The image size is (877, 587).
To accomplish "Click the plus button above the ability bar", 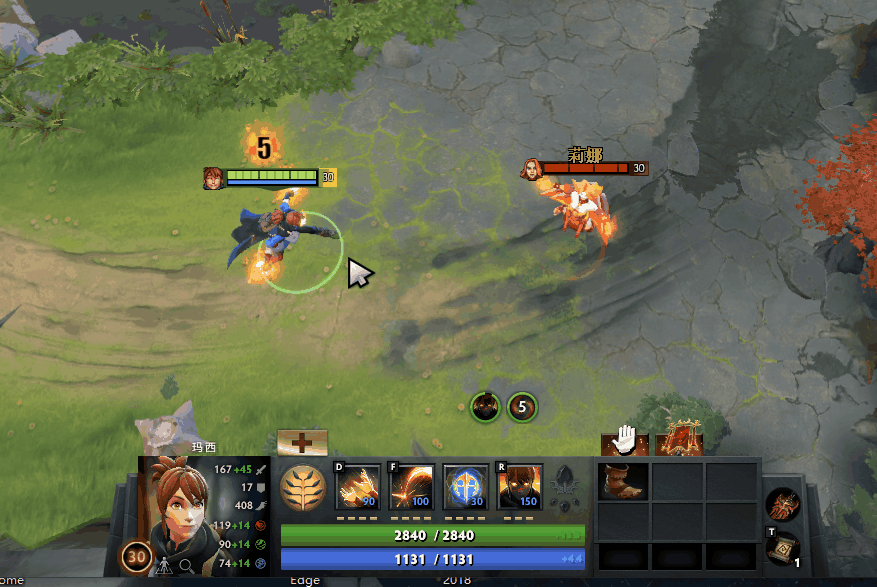I will [x=302, y=441].
